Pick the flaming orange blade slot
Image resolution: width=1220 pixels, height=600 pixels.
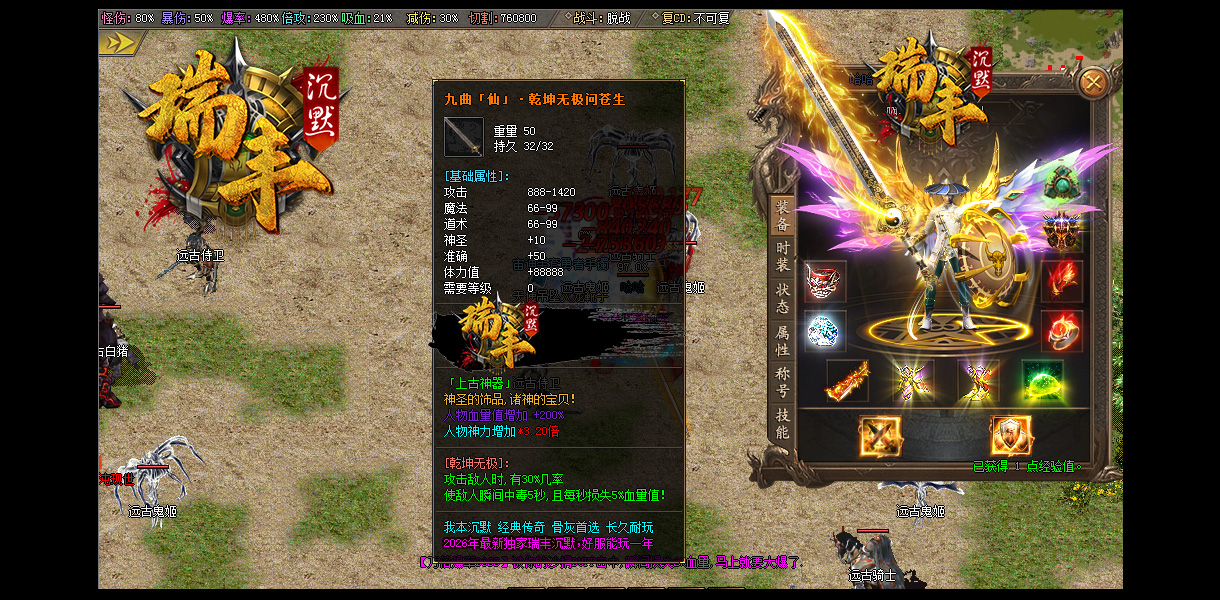pos(847,382)
